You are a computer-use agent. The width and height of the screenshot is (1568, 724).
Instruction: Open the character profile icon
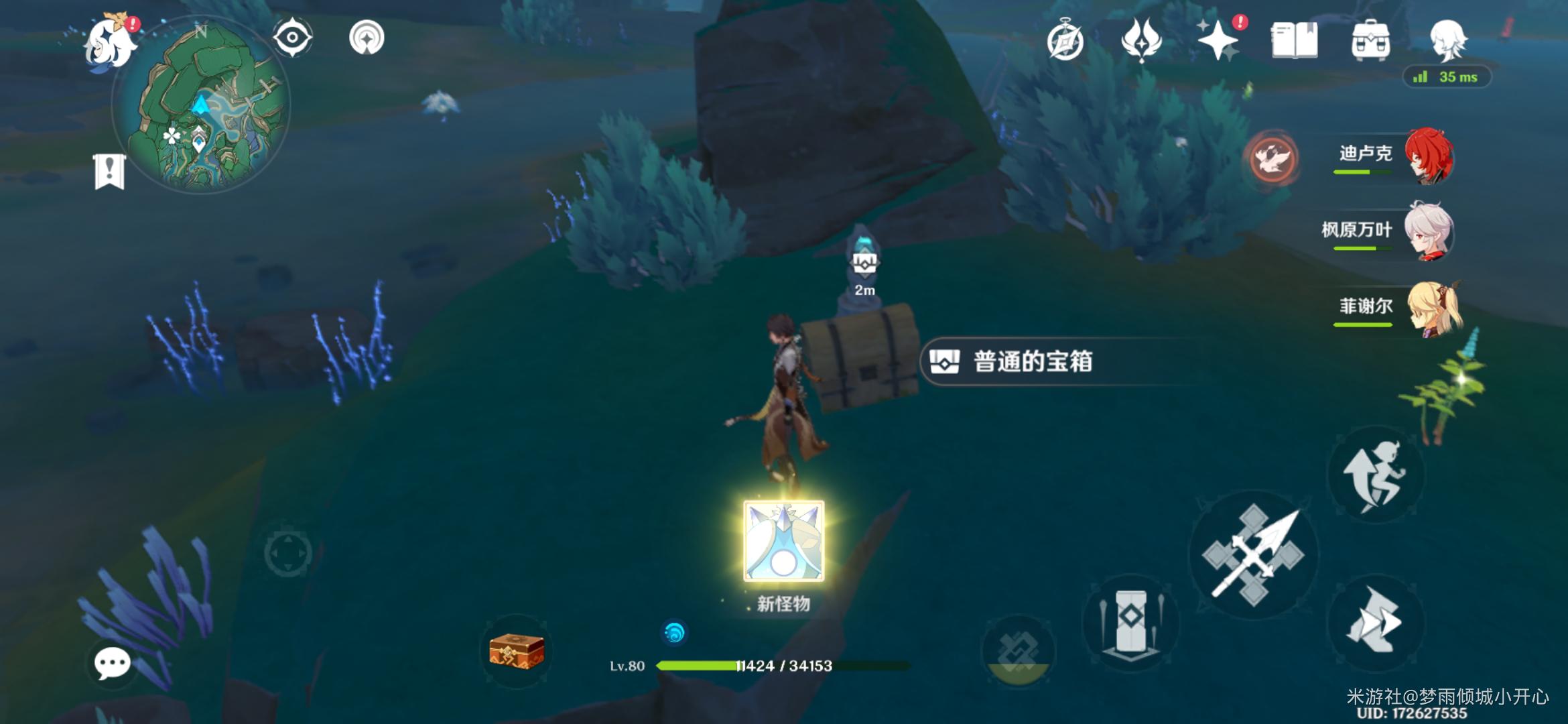click(1447, 40)
